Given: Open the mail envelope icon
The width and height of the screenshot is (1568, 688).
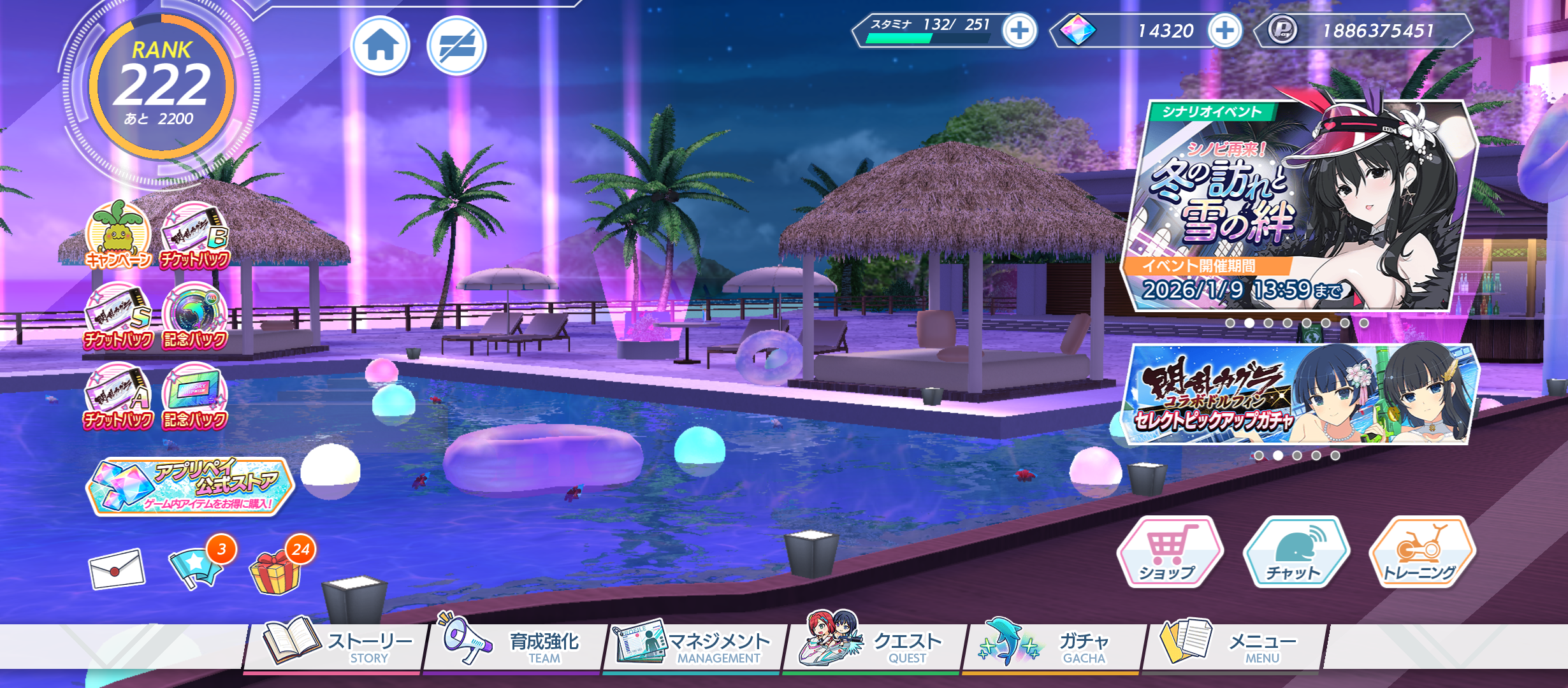Looking at the screenshot, I should click(x=117, y=568).
